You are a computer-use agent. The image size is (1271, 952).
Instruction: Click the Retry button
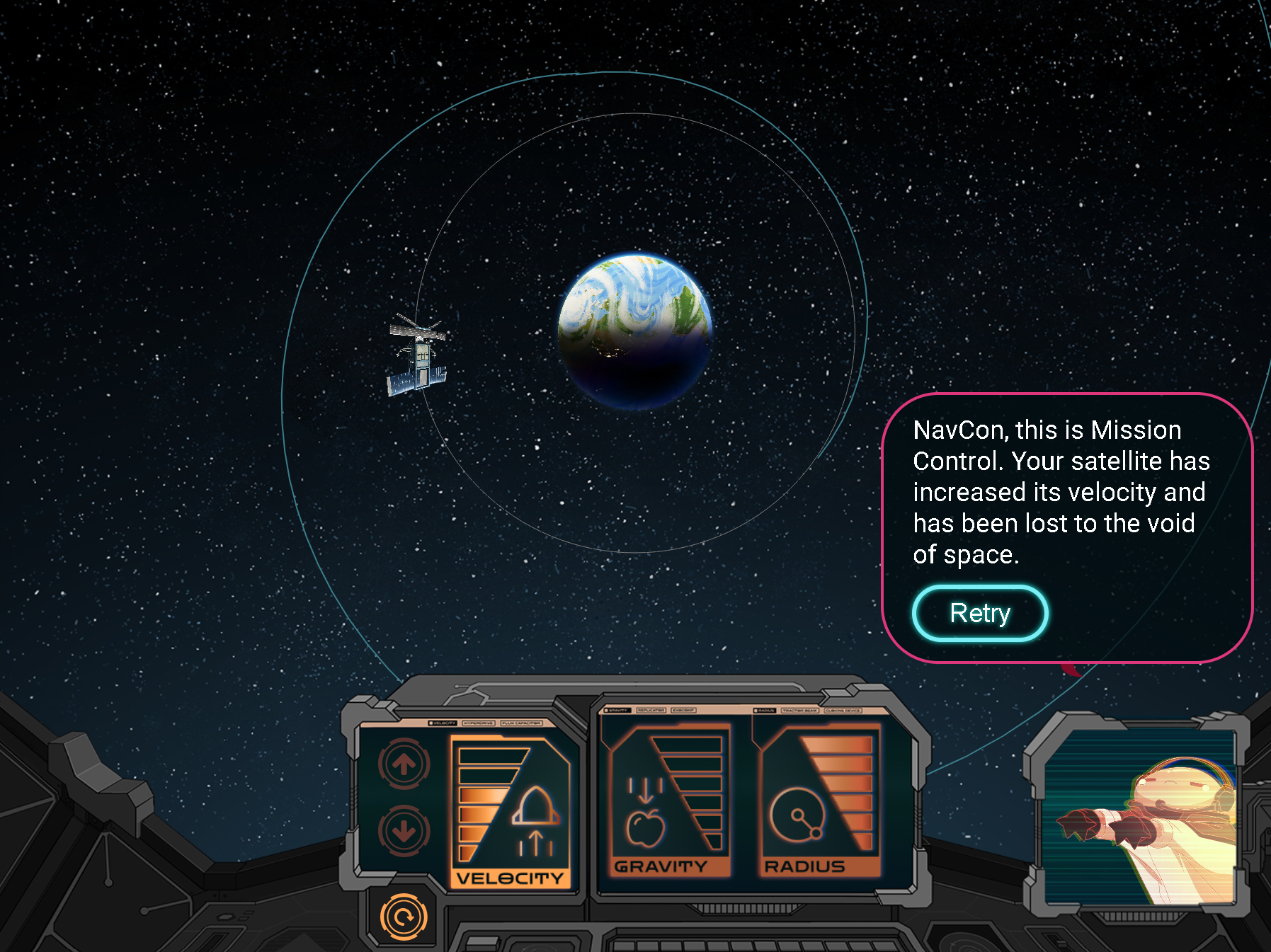coord(980,613)
